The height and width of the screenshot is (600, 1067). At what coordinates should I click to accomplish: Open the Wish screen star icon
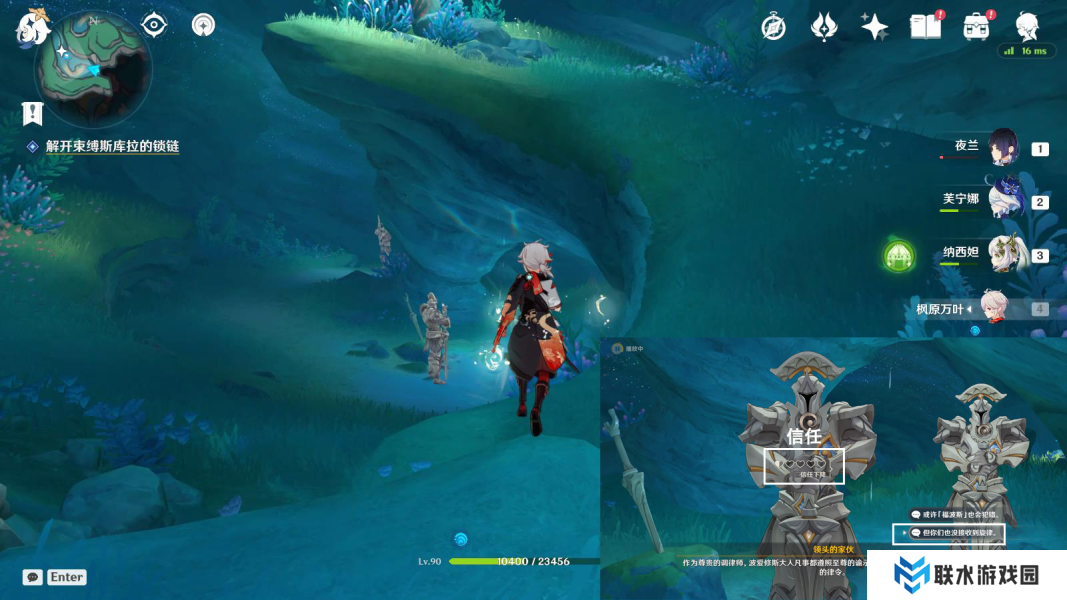[874, 27]
